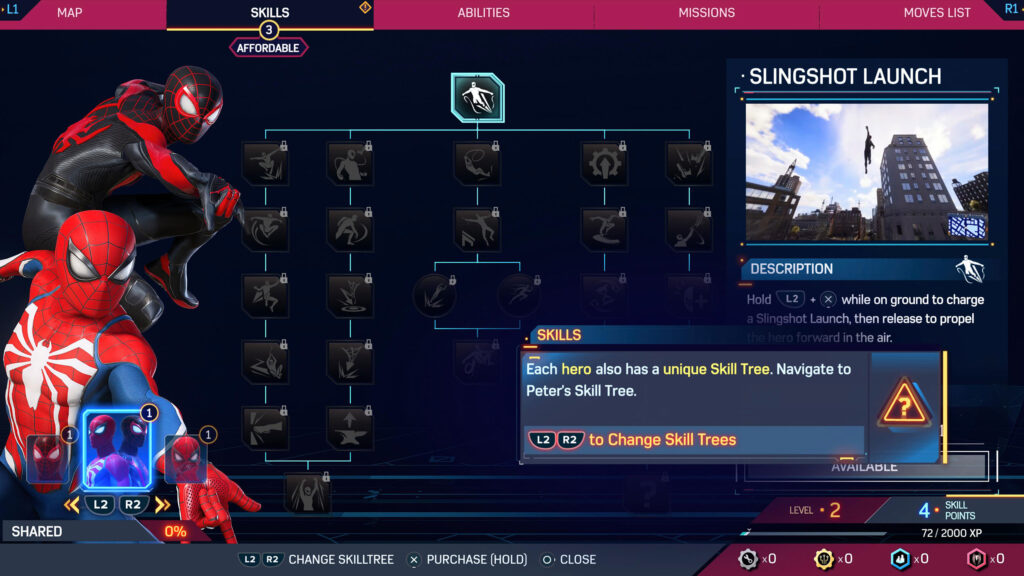Viewport: 1024px width, 576px height.
Task: Open the Map tab
Action: click(70, 13)
